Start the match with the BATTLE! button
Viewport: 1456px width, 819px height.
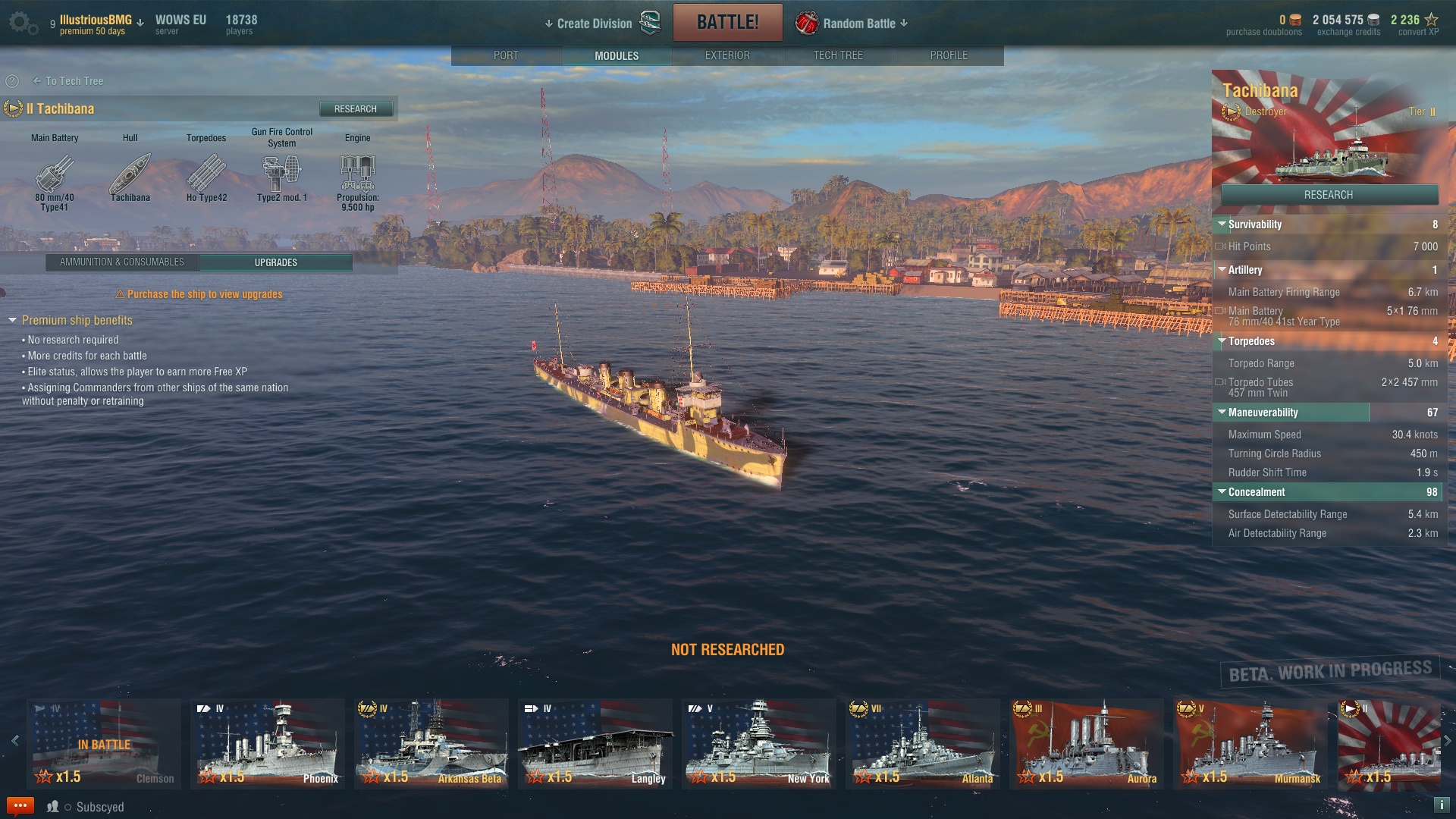727,22
